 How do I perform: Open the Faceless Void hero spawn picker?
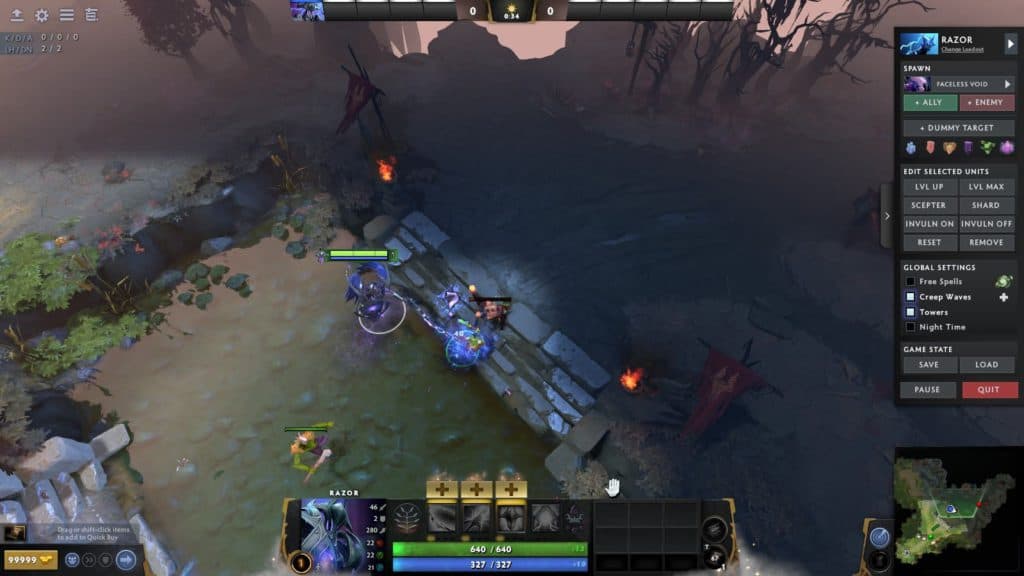958,84
